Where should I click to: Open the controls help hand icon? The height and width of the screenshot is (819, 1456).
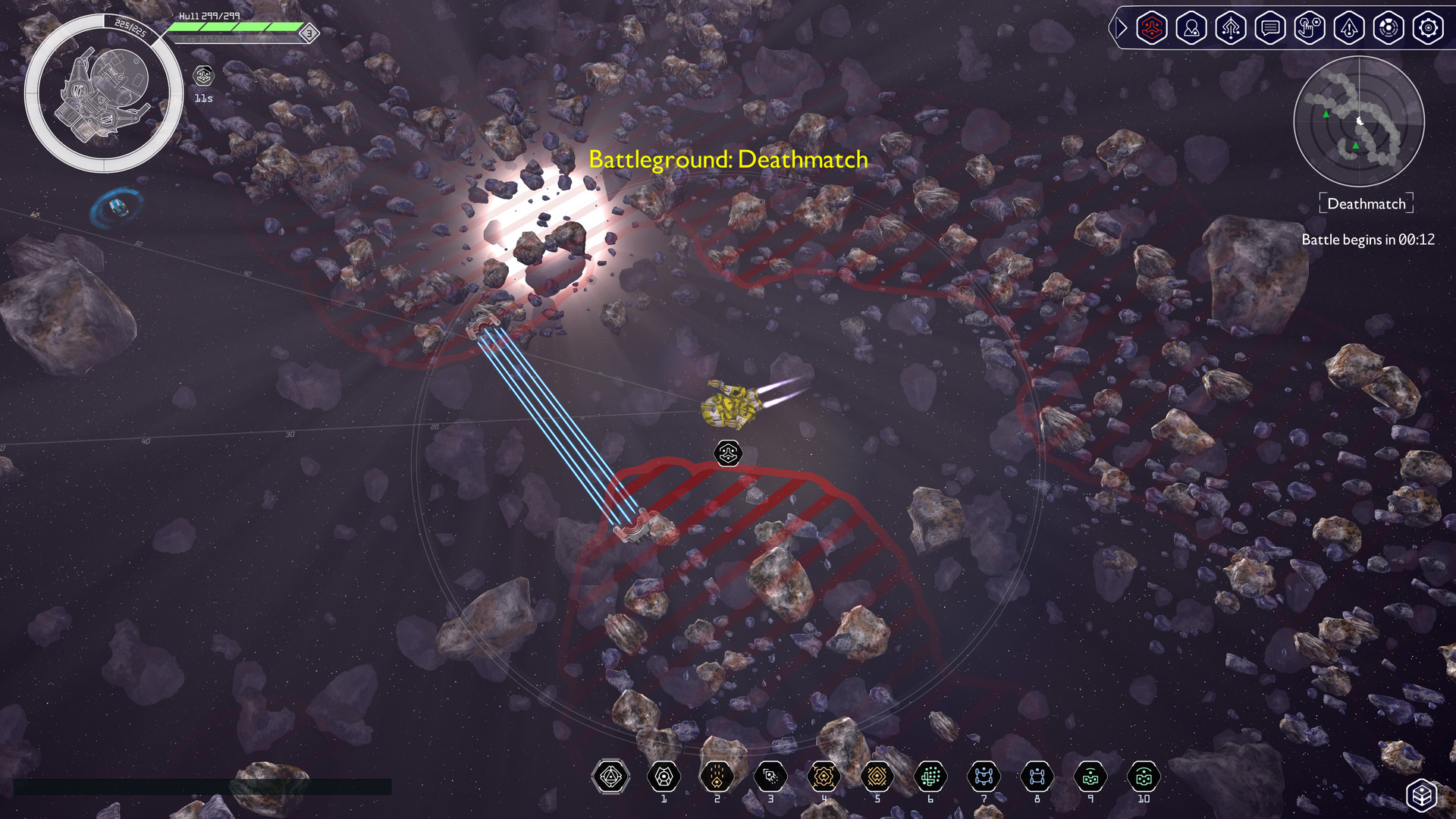coord(1310,28)
